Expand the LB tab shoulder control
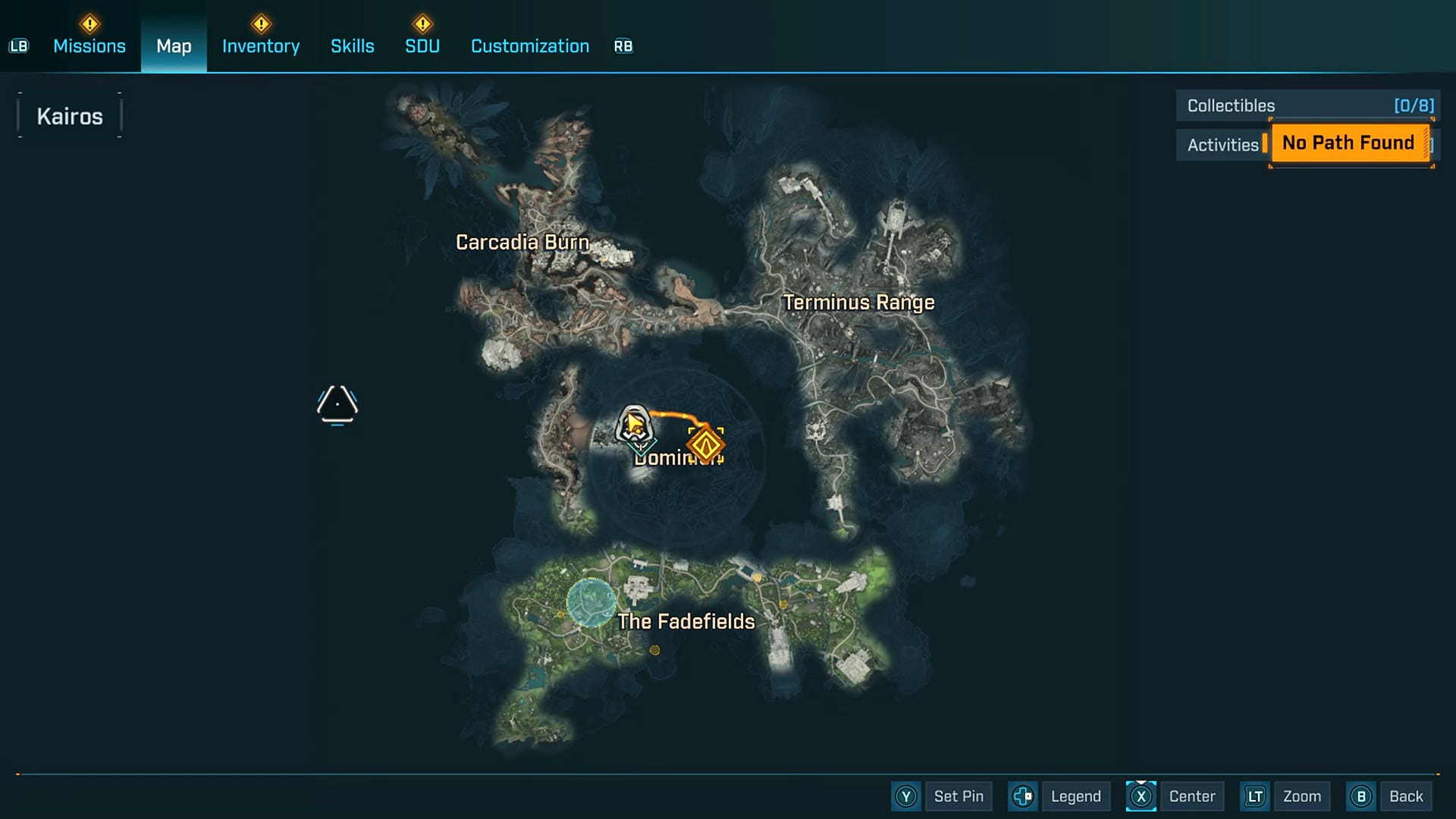This screenshot has width=1456, height=819. [19, 45]
